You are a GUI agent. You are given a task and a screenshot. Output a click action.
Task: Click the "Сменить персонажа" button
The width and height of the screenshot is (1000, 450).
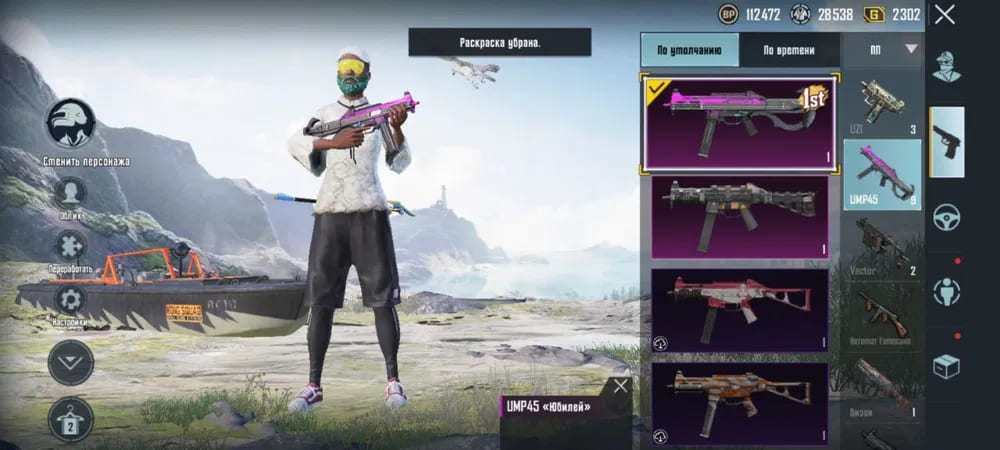coord(71,124)
